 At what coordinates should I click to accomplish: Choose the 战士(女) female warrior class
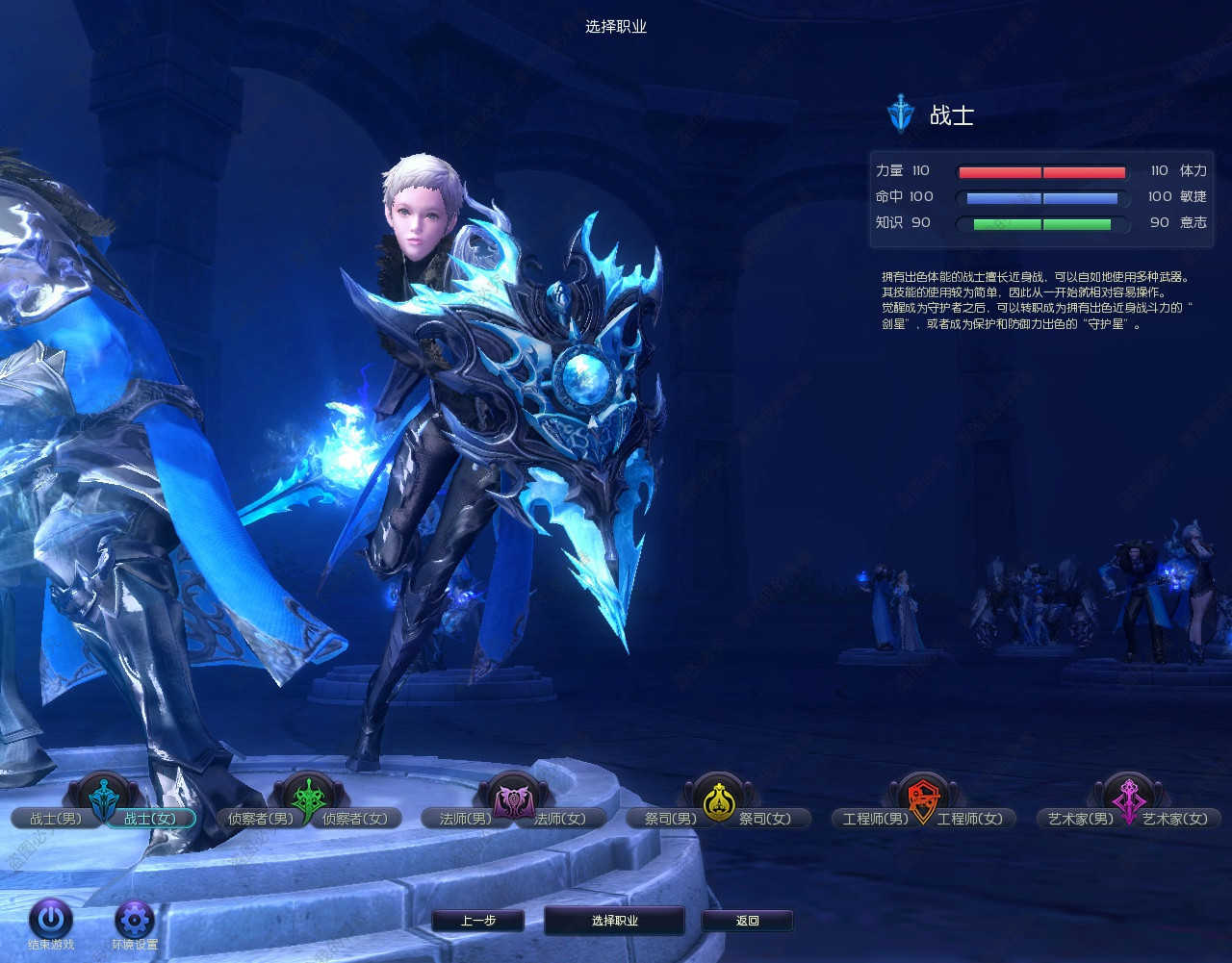pyautogui.click(x=150, y=819)
